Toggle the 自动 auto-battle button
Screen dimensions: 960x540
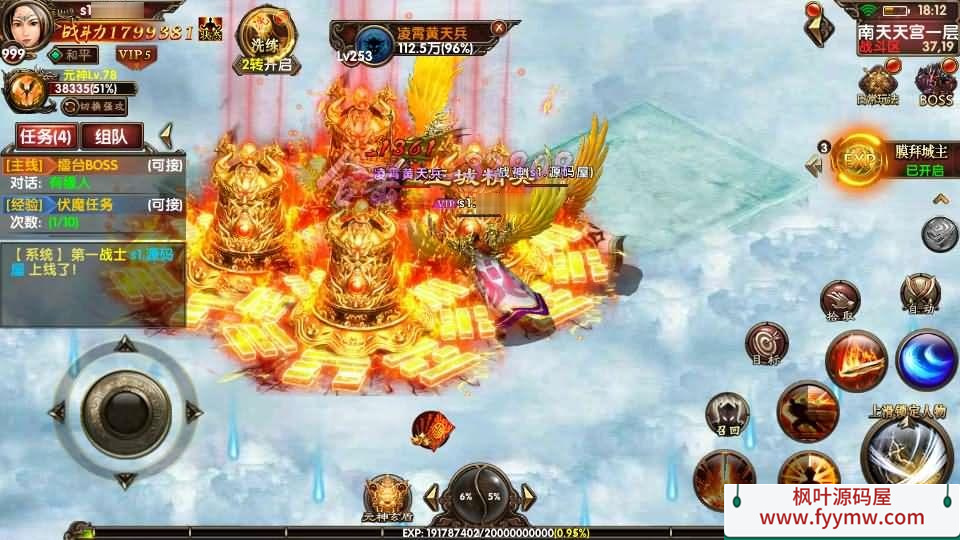point(919,293)
